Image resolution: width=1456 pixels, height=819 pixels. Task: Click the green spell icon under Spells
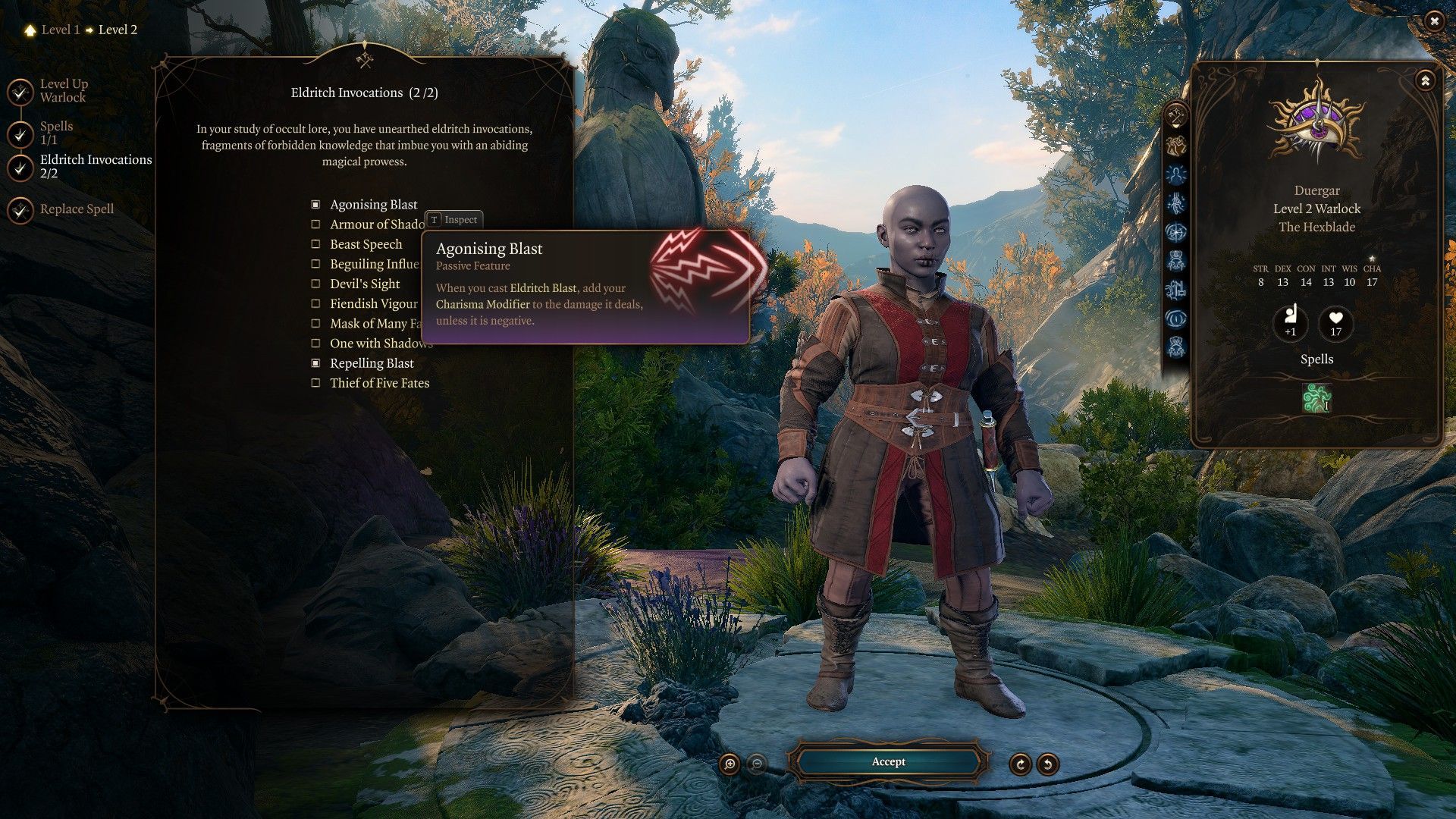pyautogui.click(x=1316, y=398)
